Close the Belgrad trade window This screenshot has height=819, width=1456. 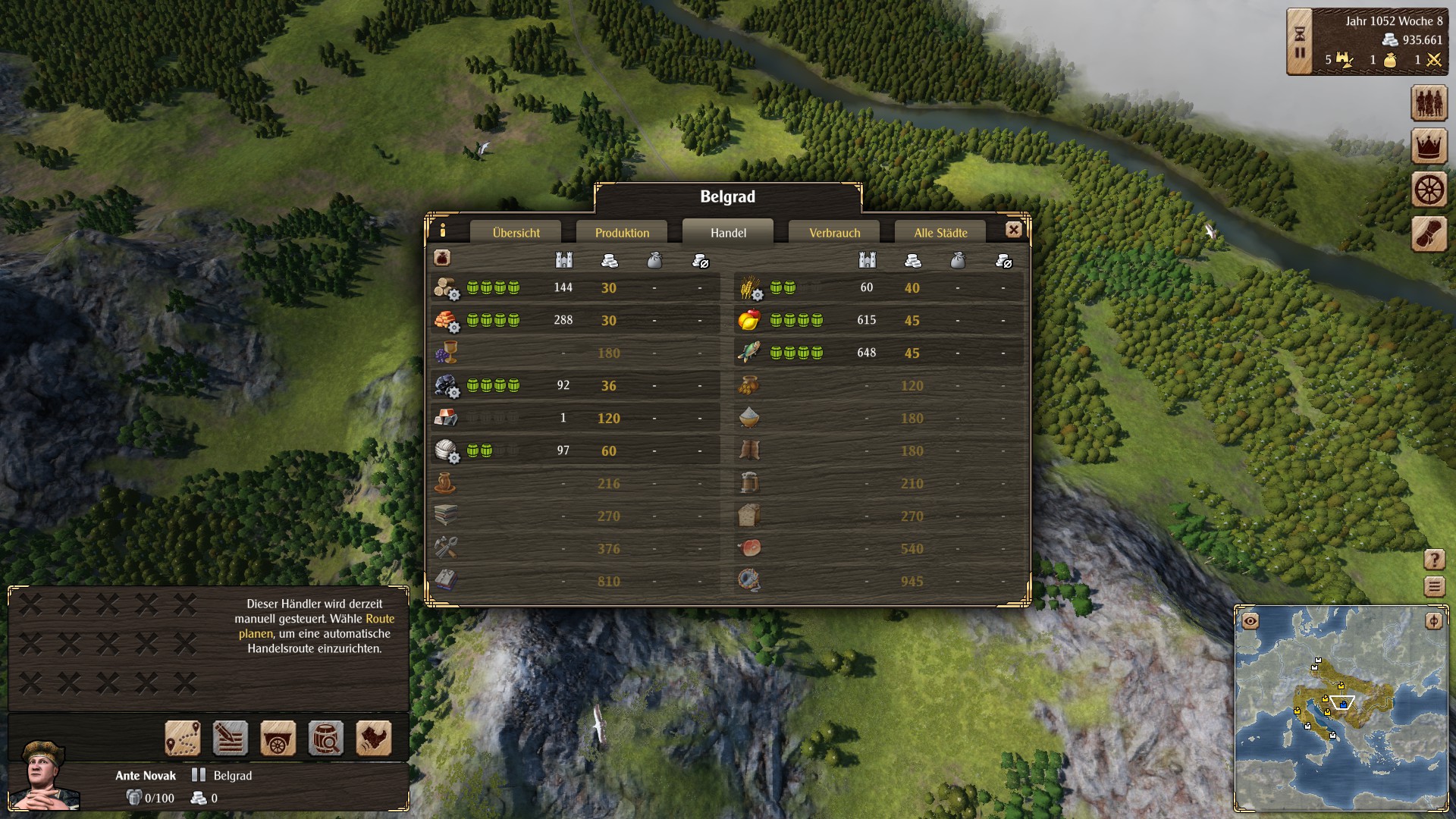(1013, 230)
